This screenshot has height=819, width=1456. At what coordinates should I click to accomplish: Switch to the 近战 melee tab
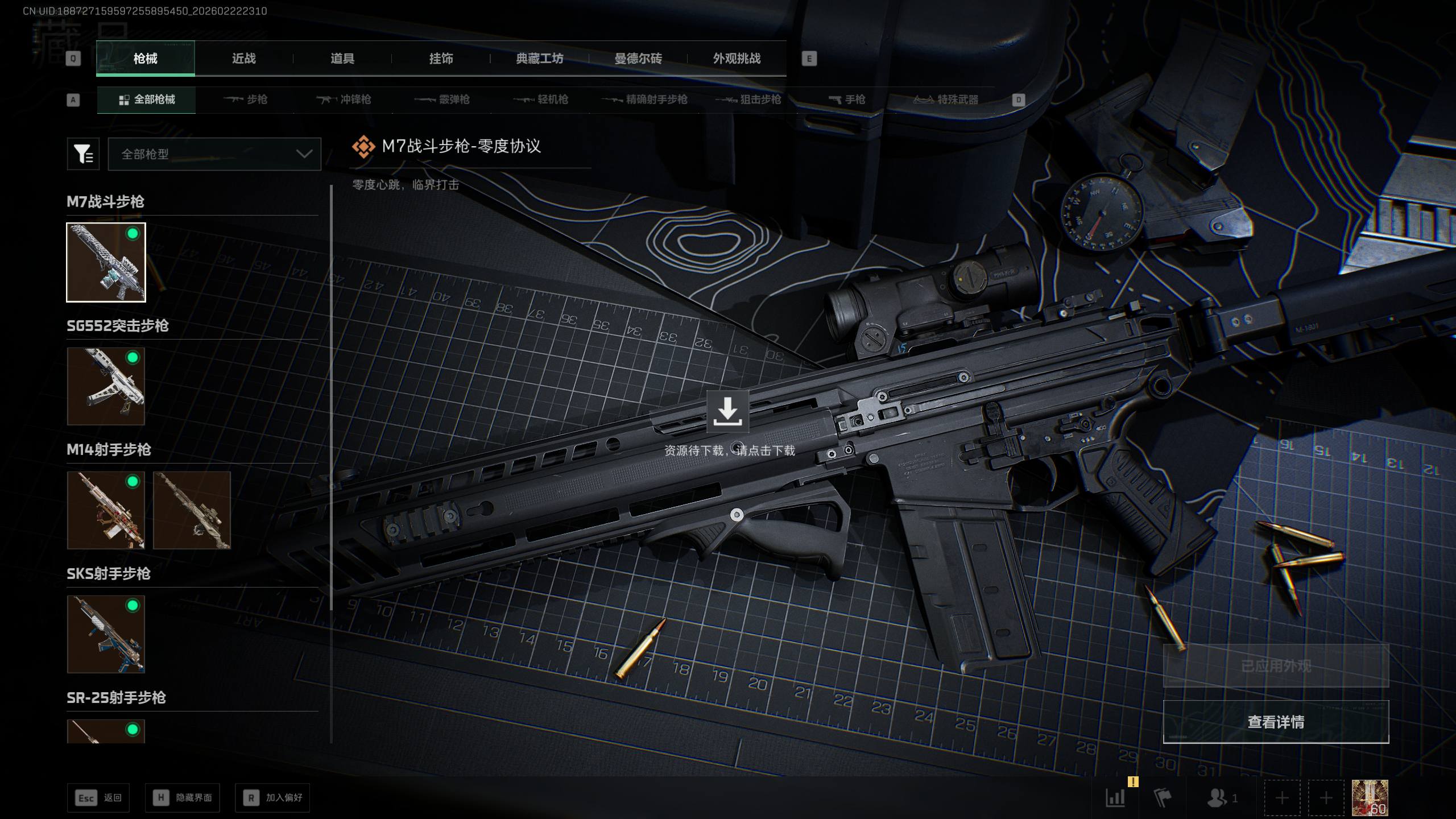(x=243, y=59)
